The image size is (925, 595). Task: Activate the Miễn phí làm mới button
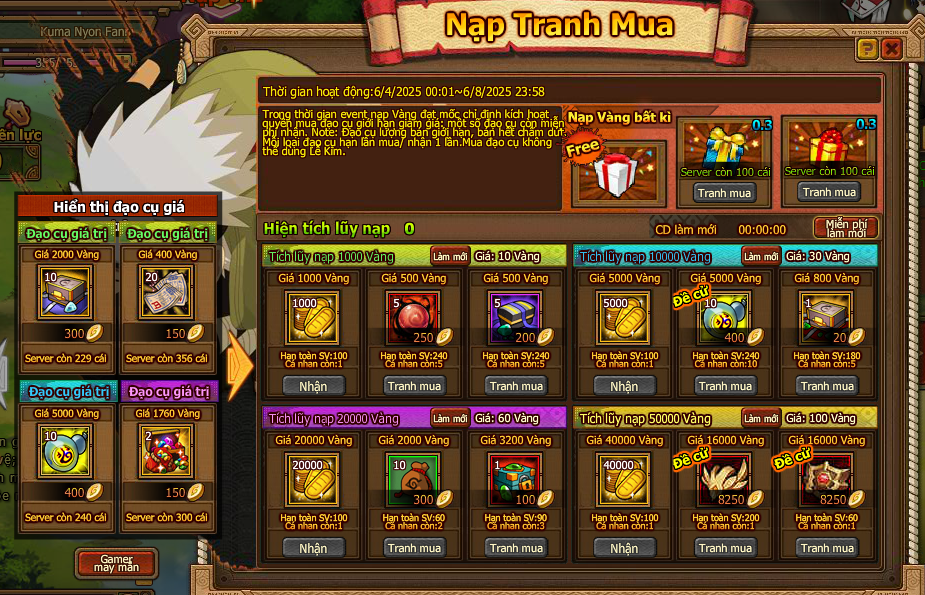click(x=845, y=228)
